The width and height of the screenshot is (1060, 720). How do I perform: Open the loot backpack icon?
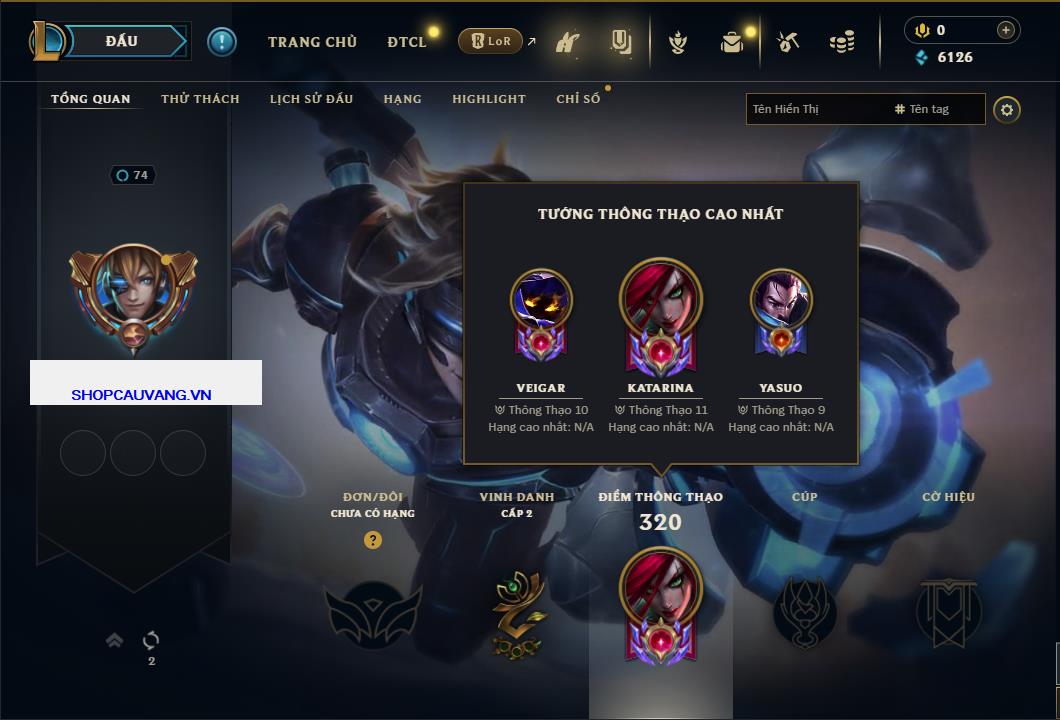point(732,42)
